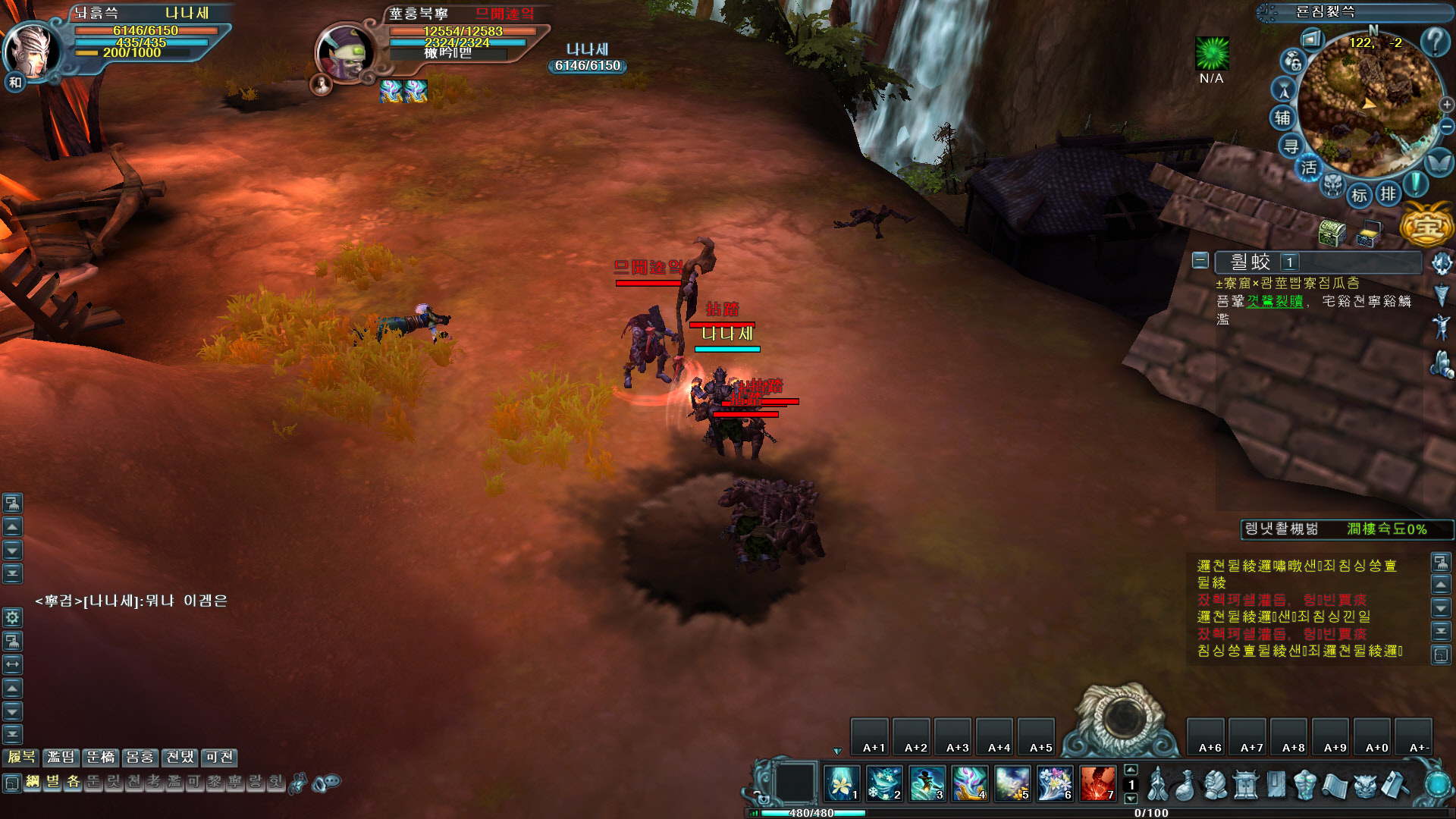Activate the white flower skill in slot 1
This screenshot has height=819, width=1456.
(842, 783)
